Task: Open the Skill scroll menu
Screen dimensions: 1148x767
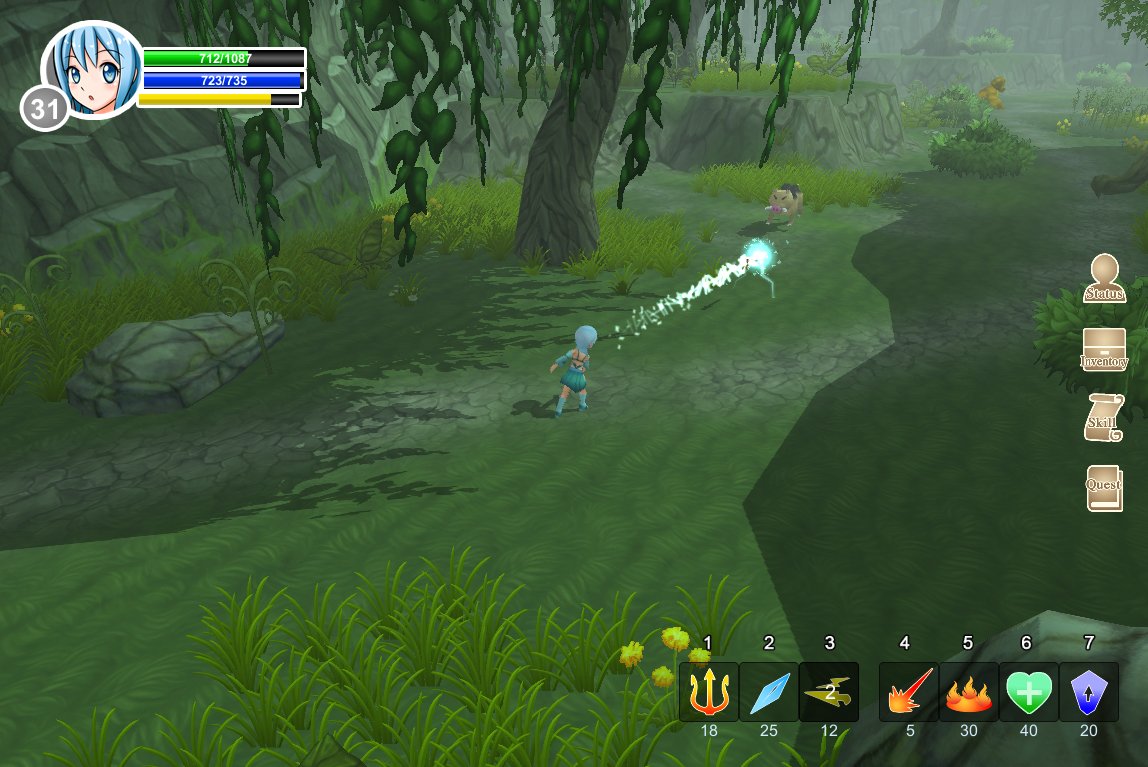Action: pyautogui.click(x=1104, y=418)
